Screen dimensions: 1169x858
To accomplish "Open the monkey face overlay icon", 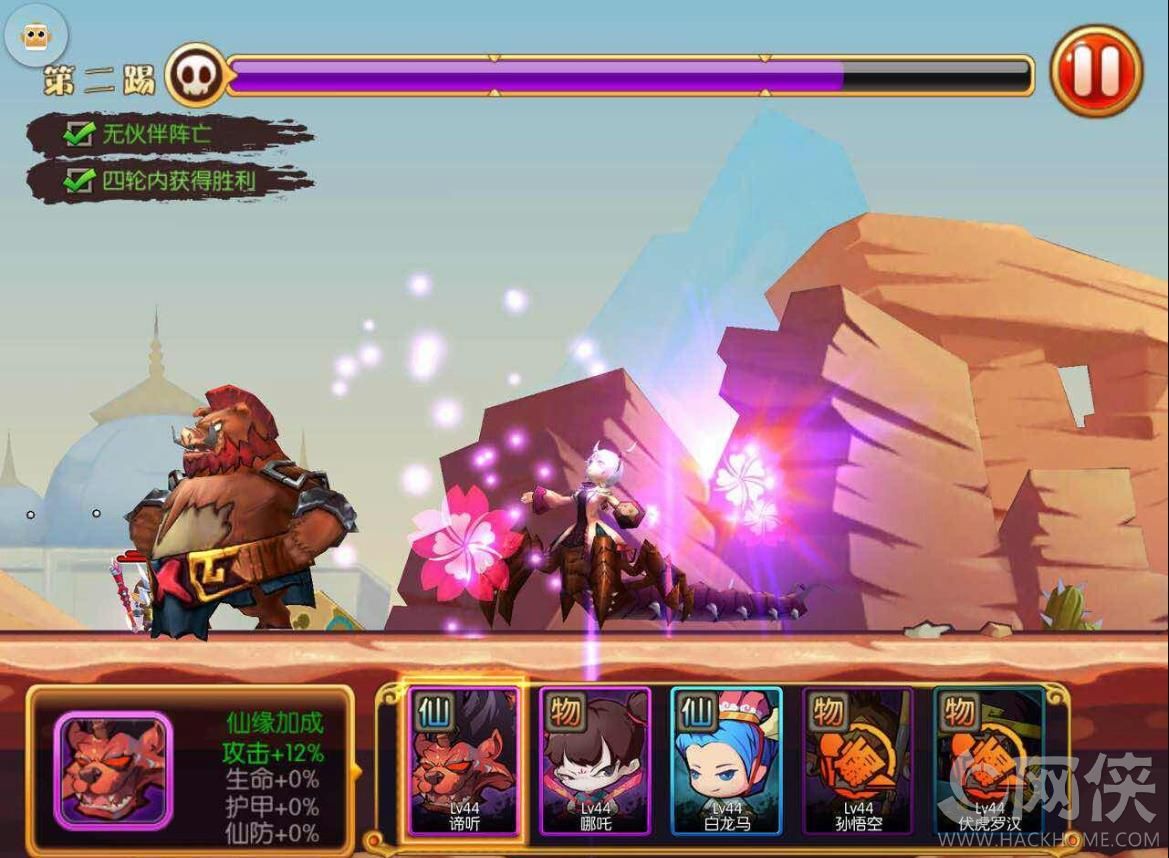I will pos(37,37).
